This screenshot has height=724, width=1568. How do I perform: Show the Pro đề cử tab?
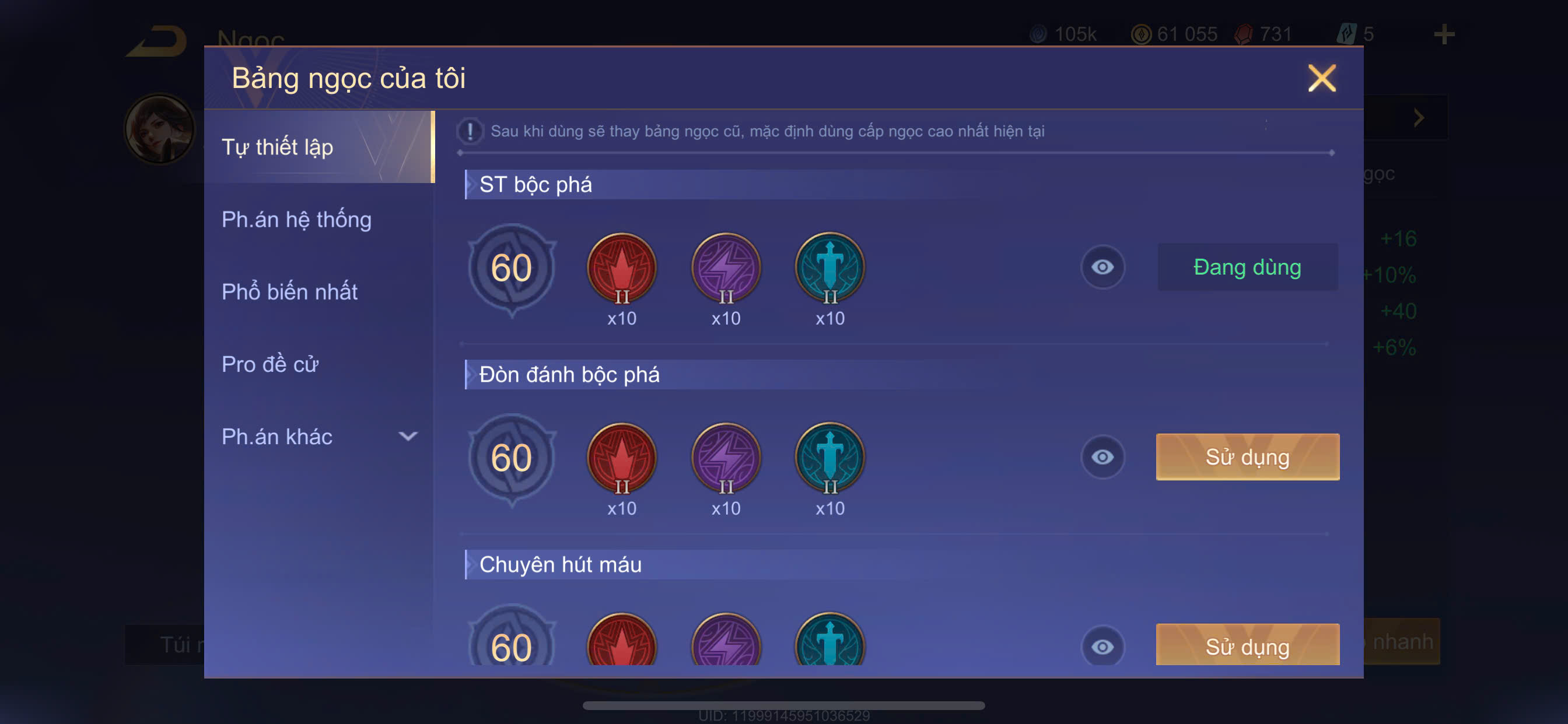pyautogui.click(x=269, y=364)
